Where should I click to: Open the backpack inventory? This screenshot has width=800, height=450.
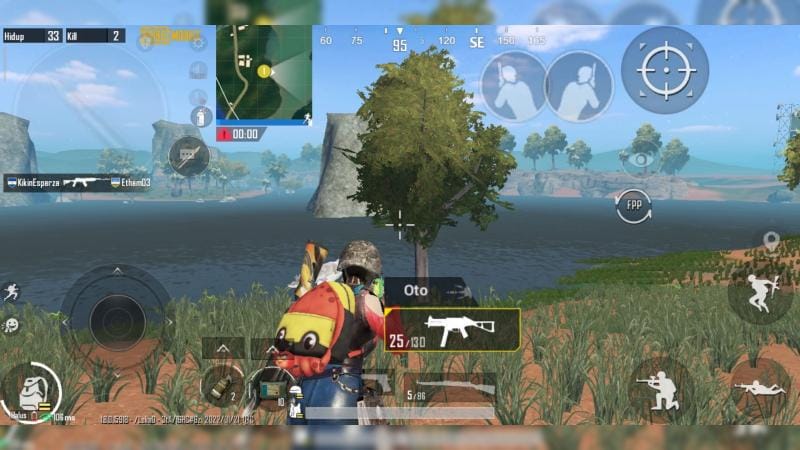pos(29,392)
